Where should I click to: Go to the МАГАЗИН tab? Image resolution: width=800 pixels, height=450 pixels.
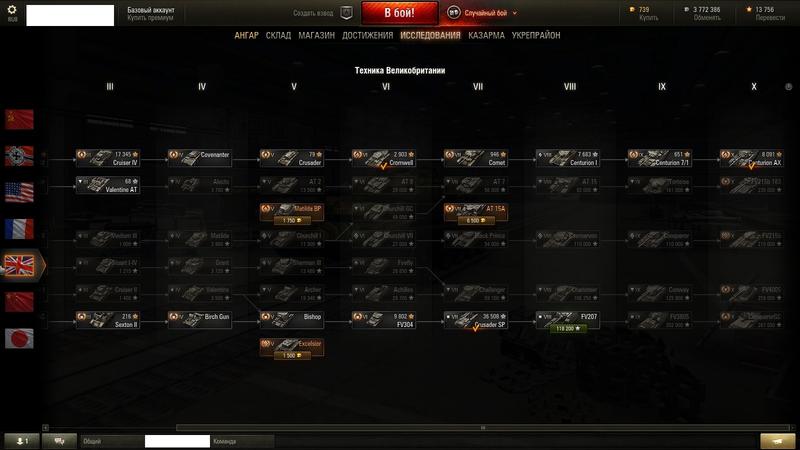tap(316, 35)
